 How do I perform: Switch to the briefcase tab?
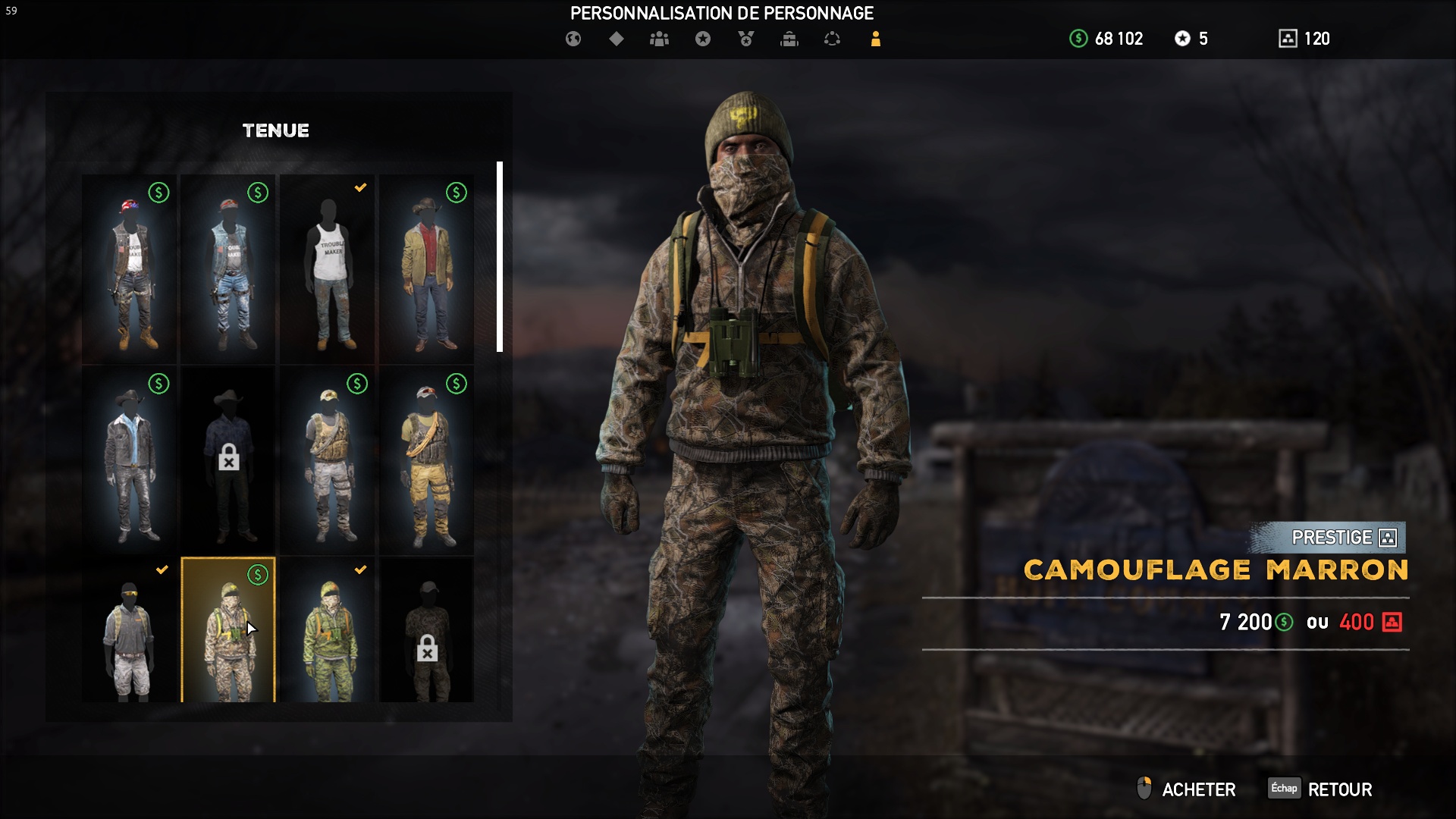pyautogui.click(x=789, y=39)
